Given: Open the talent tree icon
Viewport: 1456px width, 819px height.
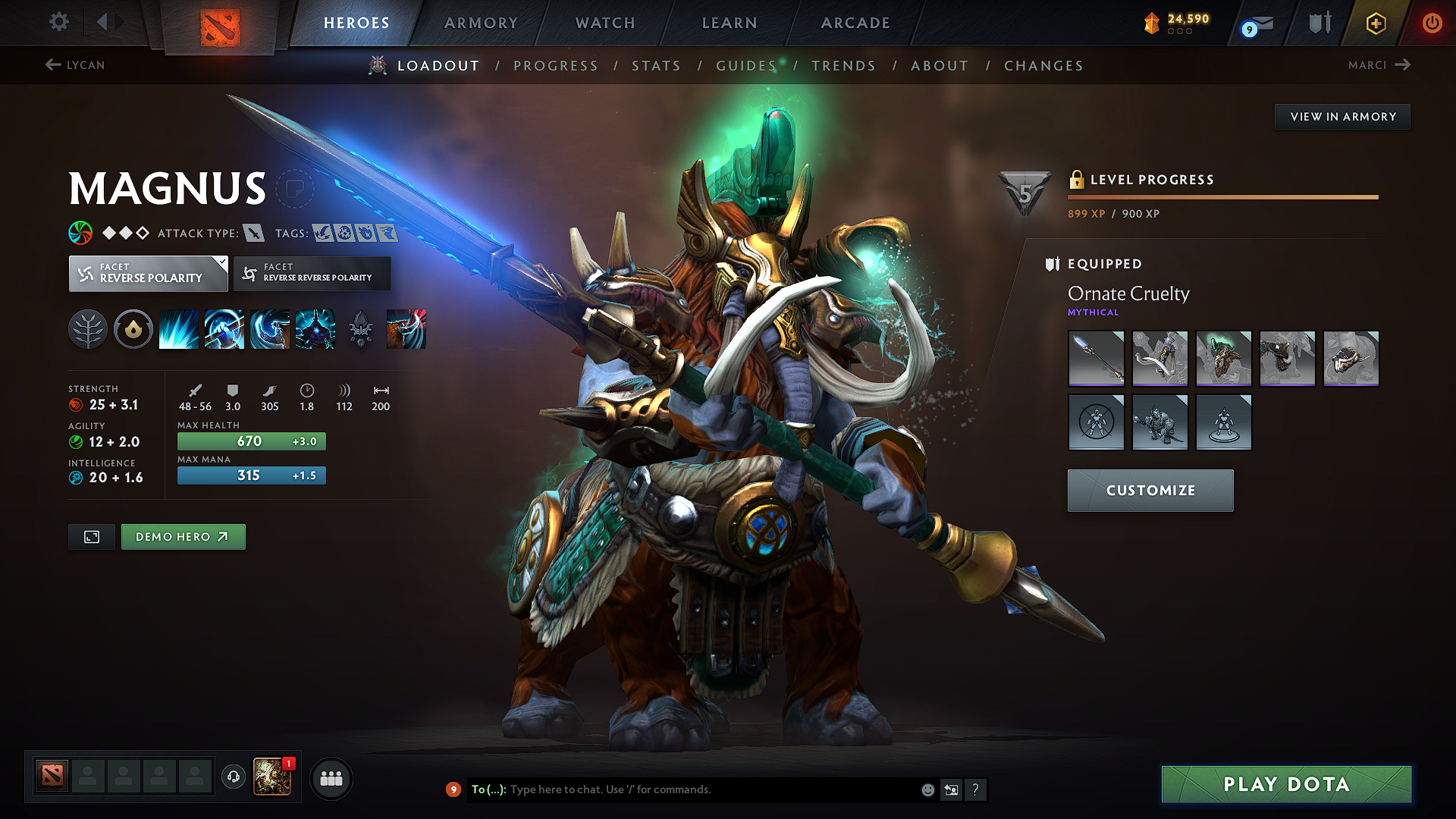Looking at the screenshot, I should (x=88, y=329).
